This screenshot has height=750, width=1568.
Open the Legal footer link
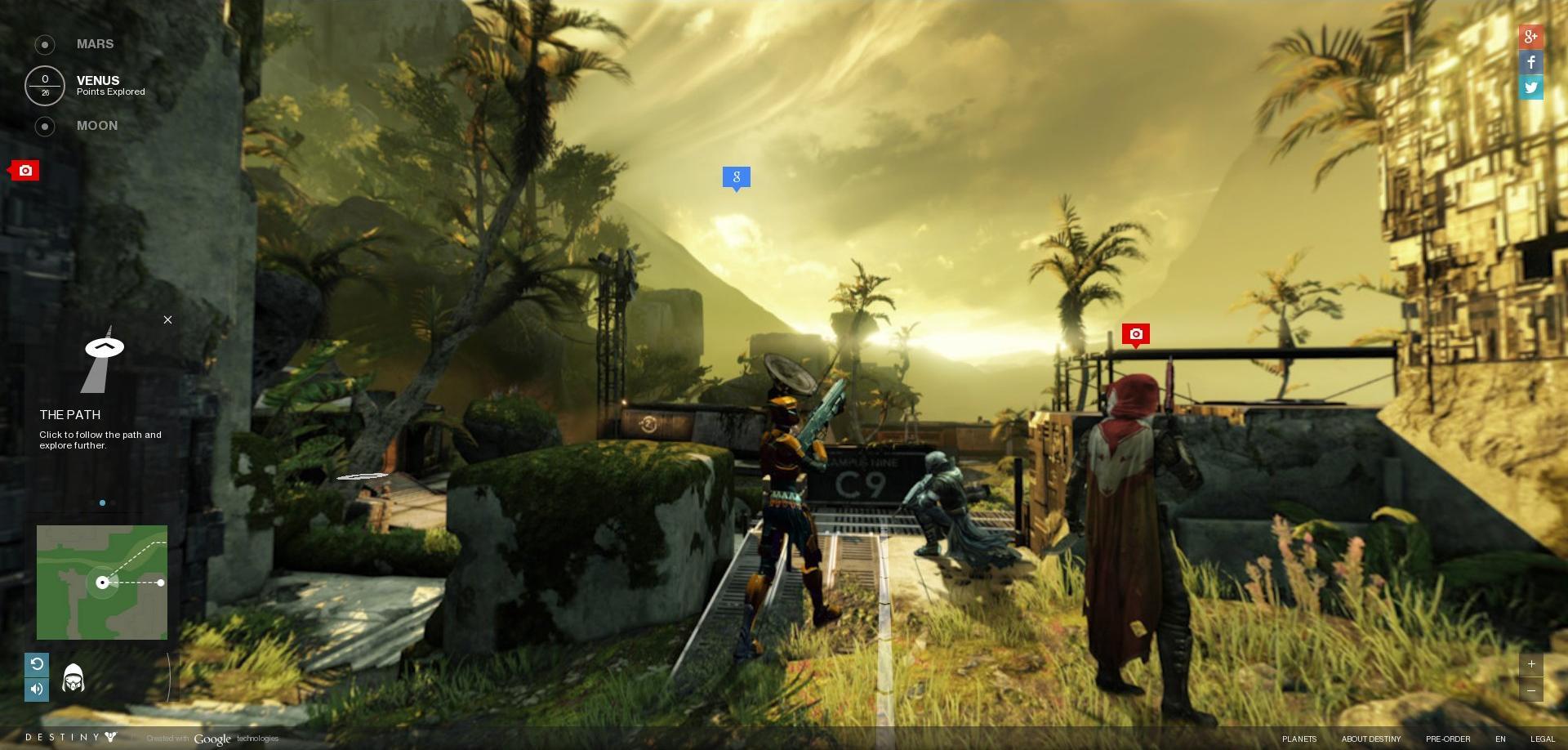coord(1542,739)
